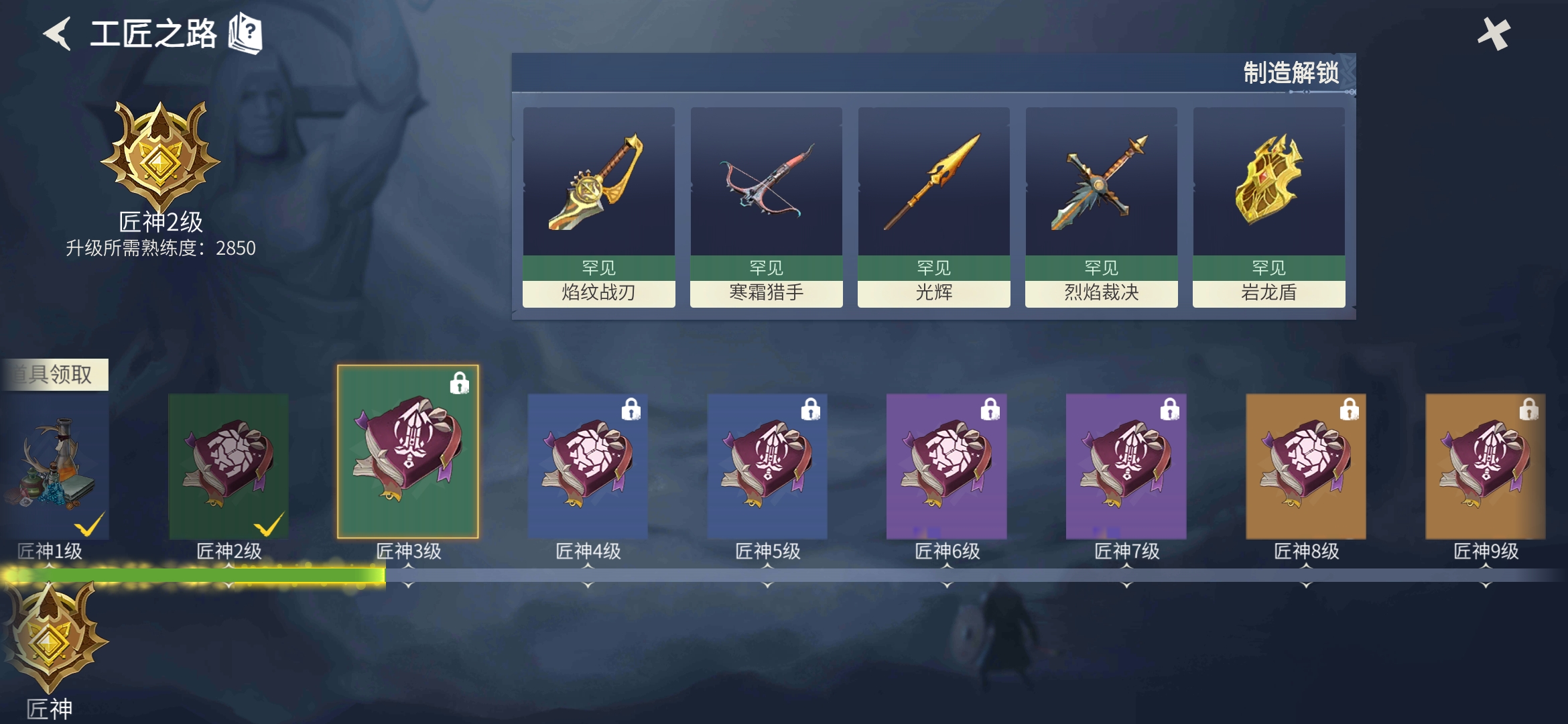This screenshot has width=1568, height=724.
Task: Choose the locked 匠神4级 reward
Action: (588, 466)
